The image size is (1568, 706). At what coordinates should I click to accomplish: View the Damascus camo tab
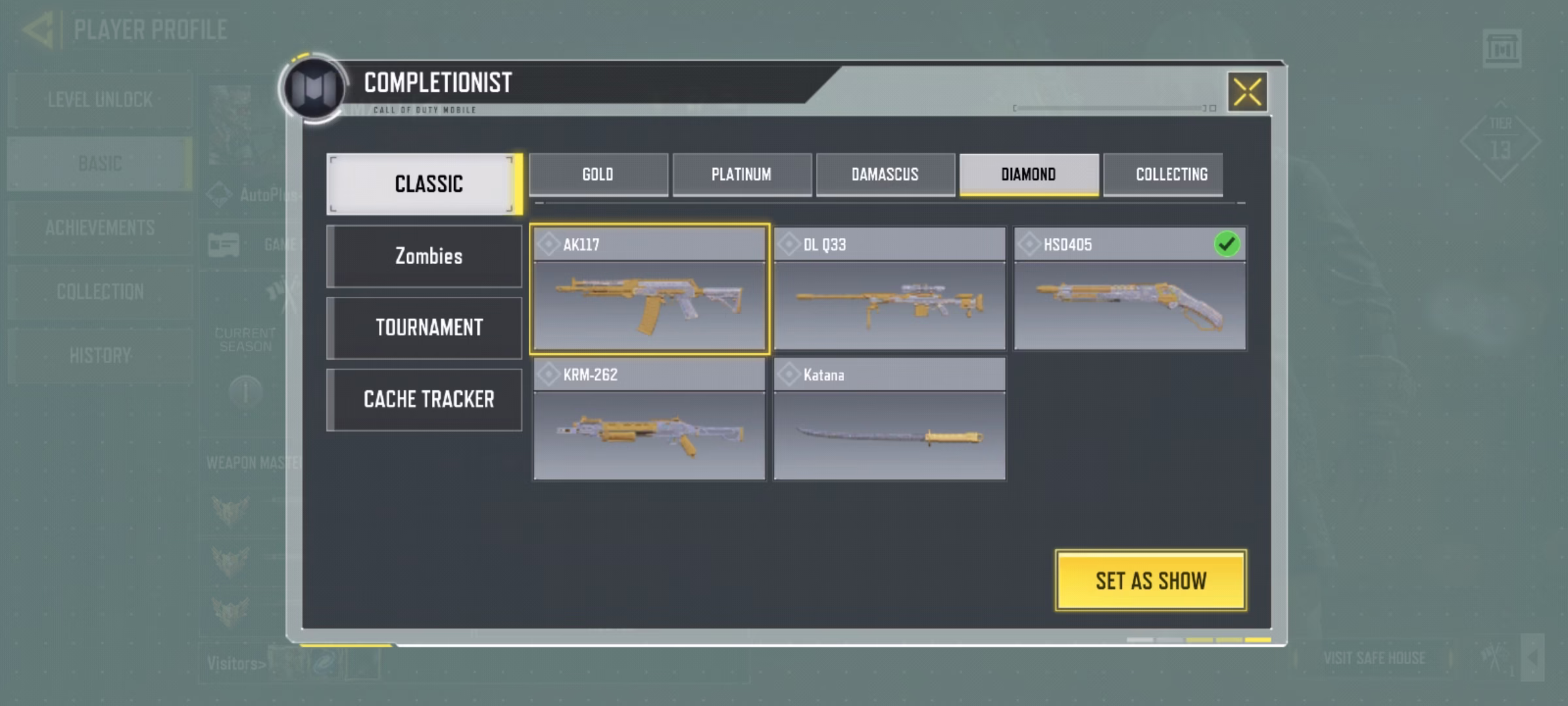885,175
